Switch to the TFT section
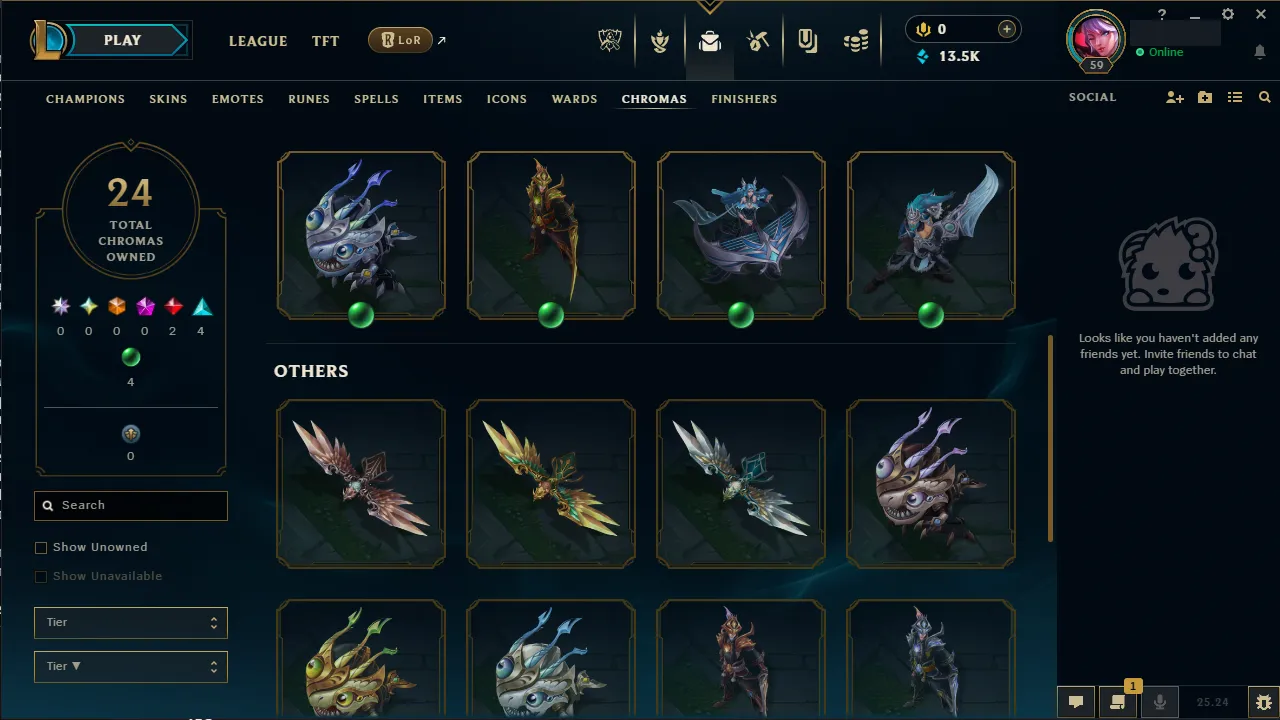 tap(325, 41)
